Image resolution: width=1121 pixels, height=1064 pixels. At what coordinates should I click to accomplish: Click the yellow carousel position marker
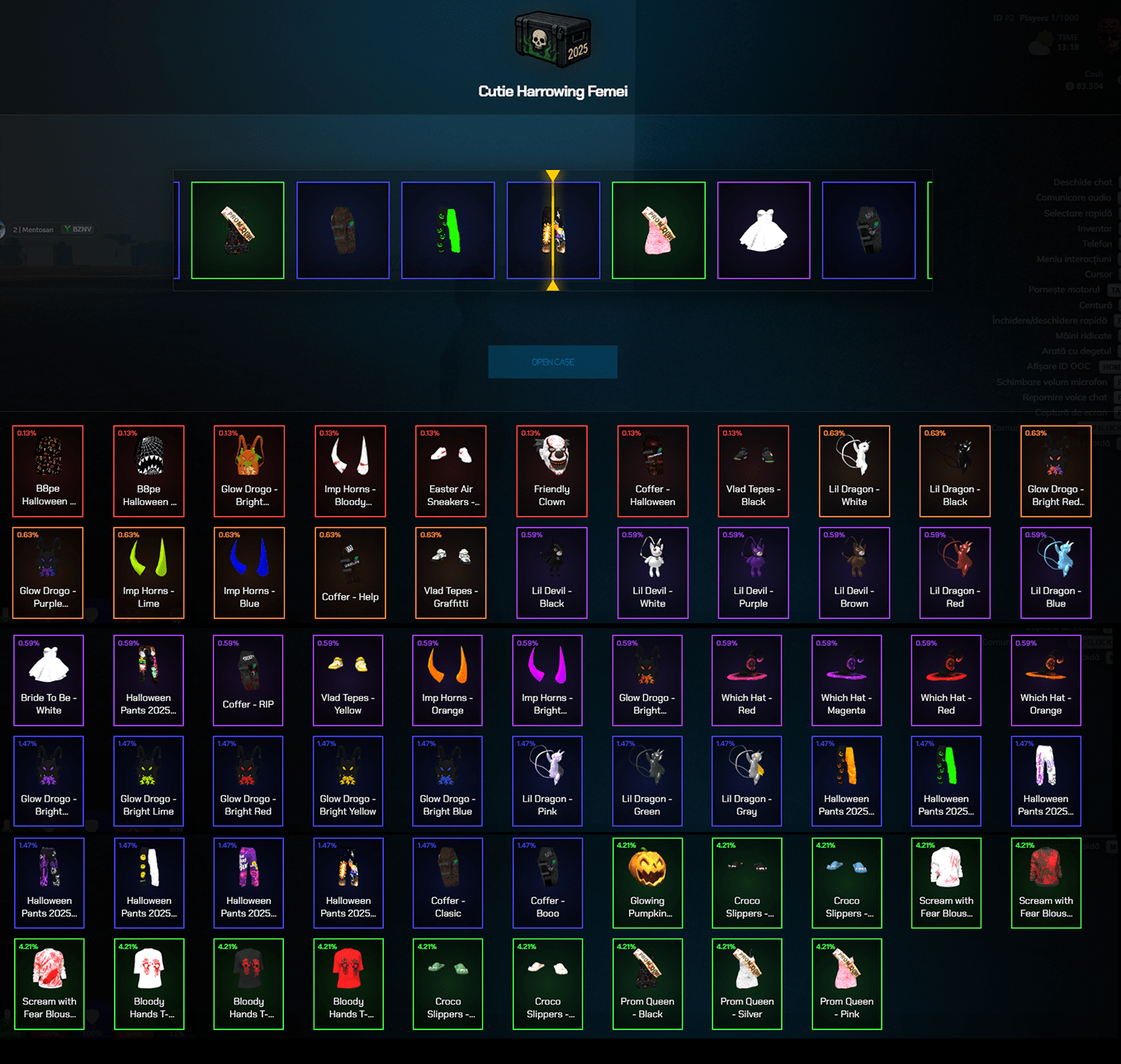pyautogui.click(x=553, y=174)
